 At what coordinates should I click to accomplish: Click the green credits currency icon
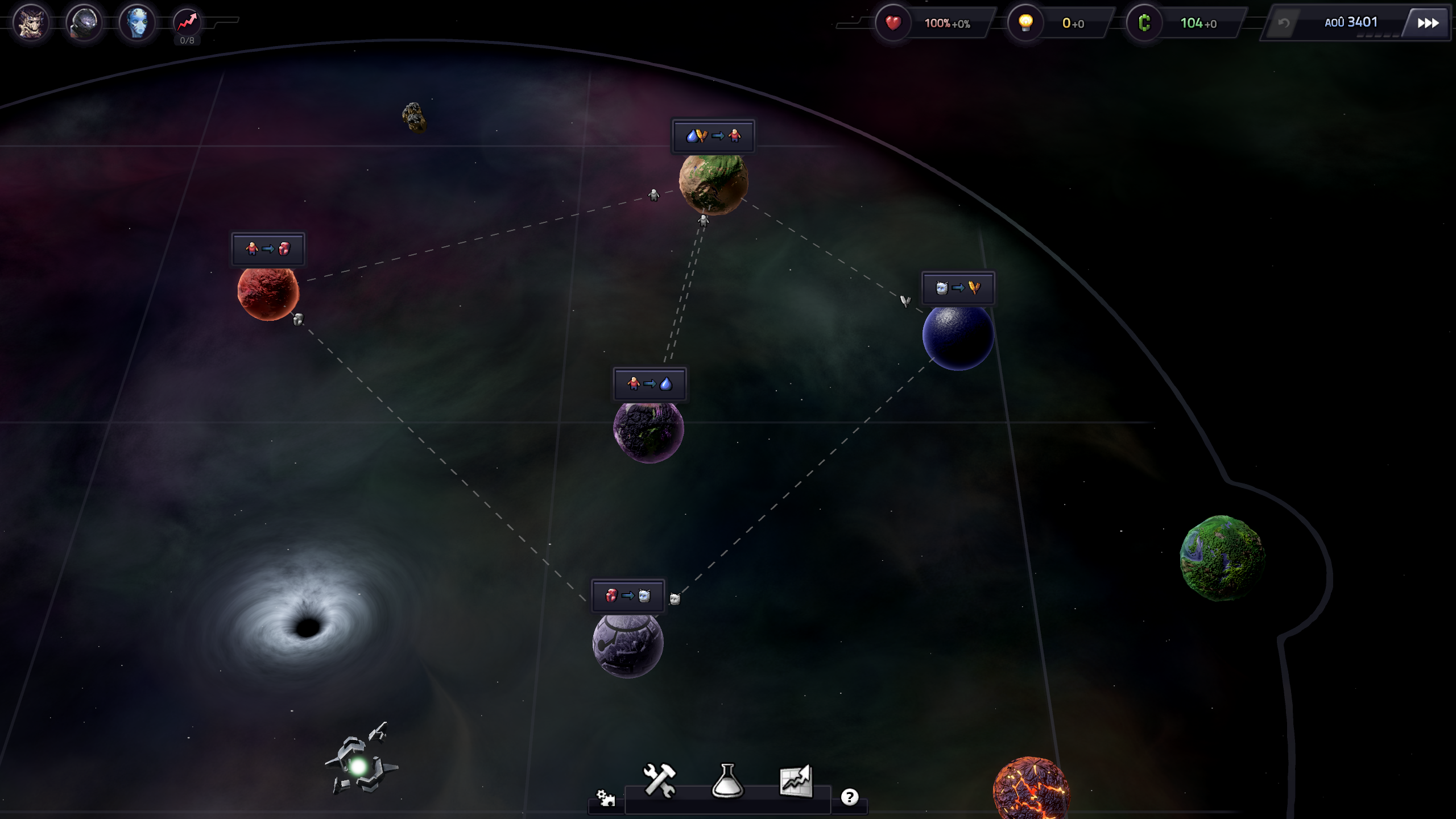pos(1144,23)
